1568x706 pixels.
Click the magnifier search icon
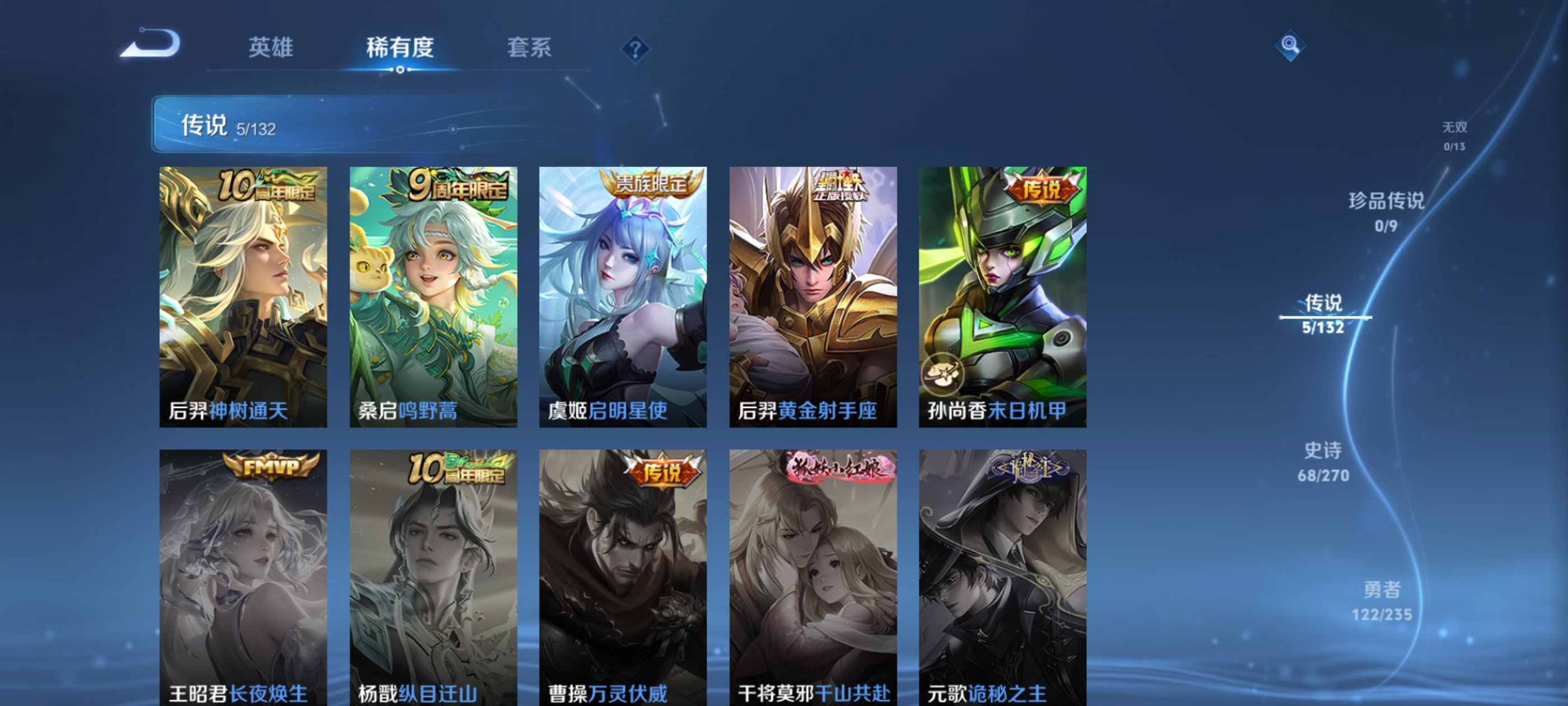coord(1289,45)
